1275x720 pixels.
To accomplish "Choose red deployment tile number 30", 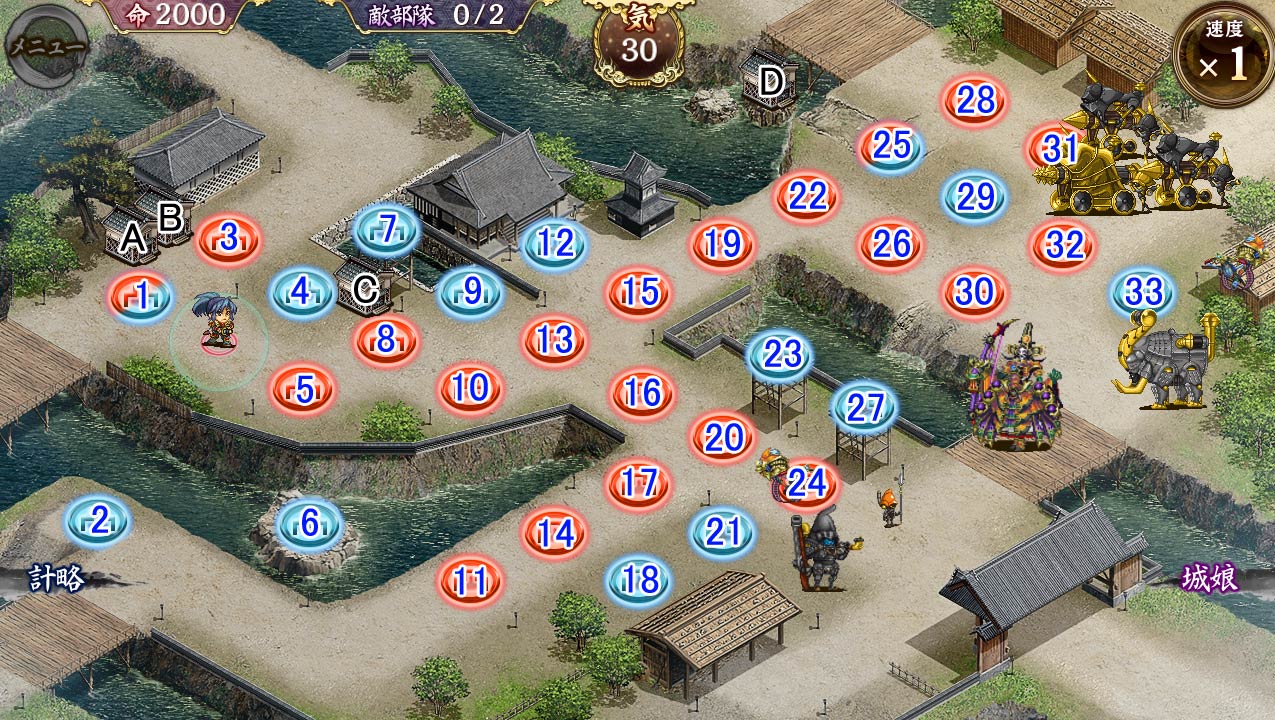I will (x=974, y=292).
